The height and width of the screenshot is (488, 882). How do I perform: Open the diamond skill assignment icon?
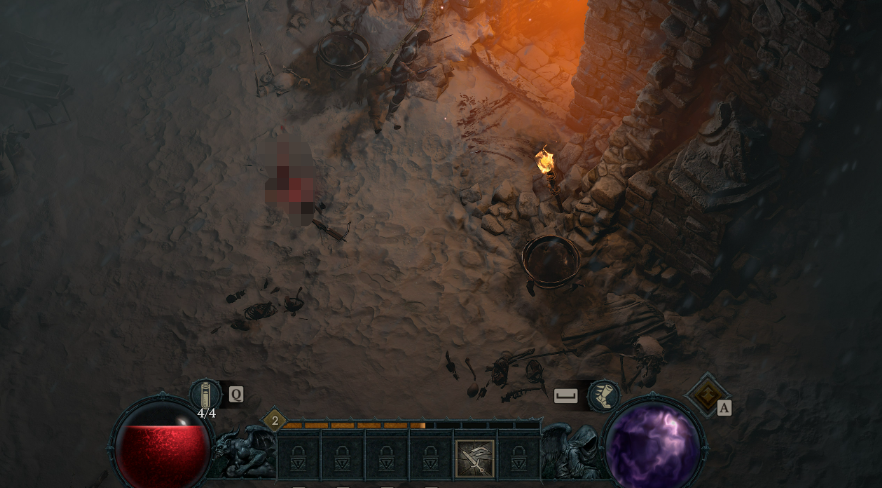pos(706,393)
